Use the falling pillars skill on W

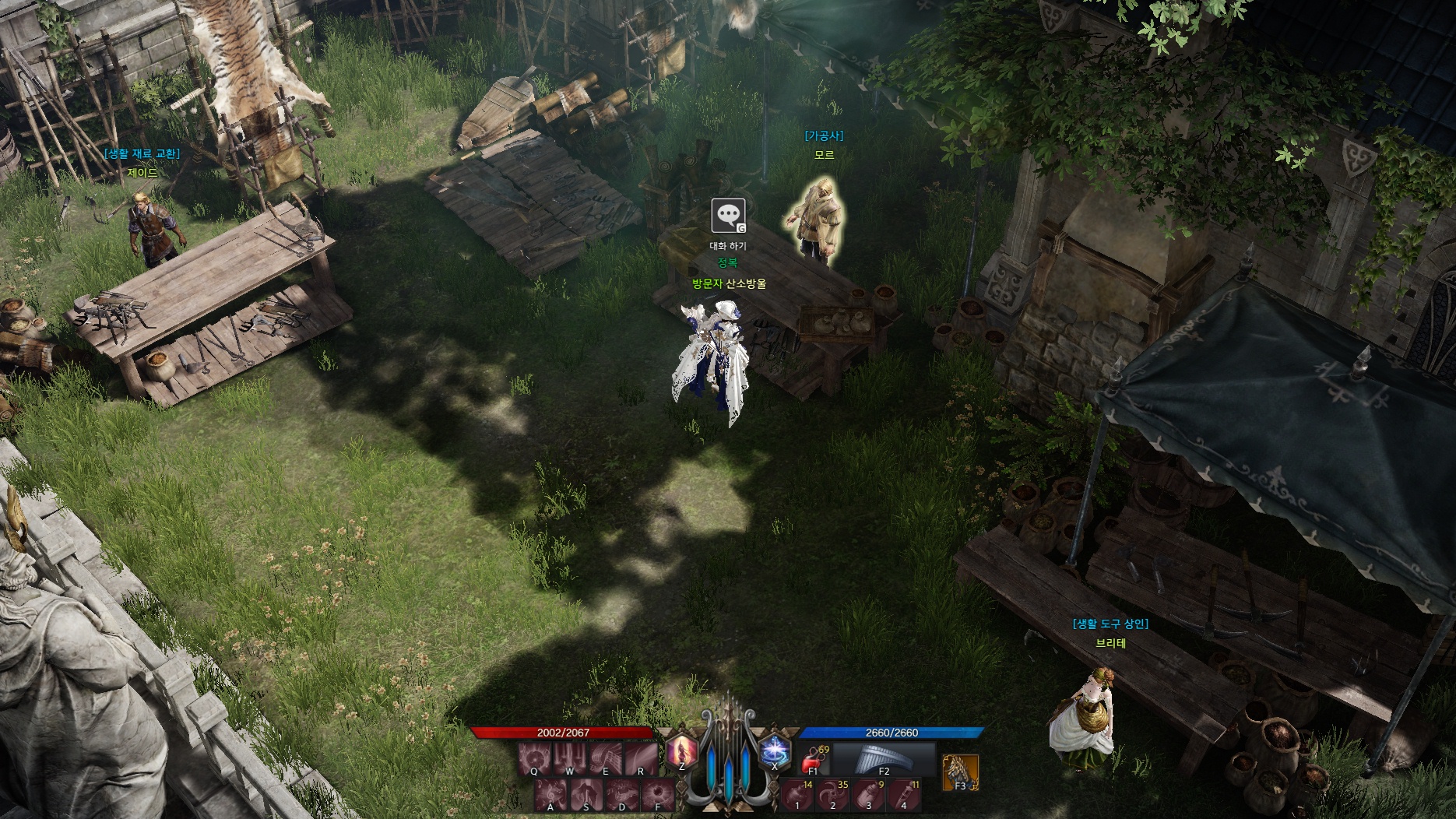[570, 757]
